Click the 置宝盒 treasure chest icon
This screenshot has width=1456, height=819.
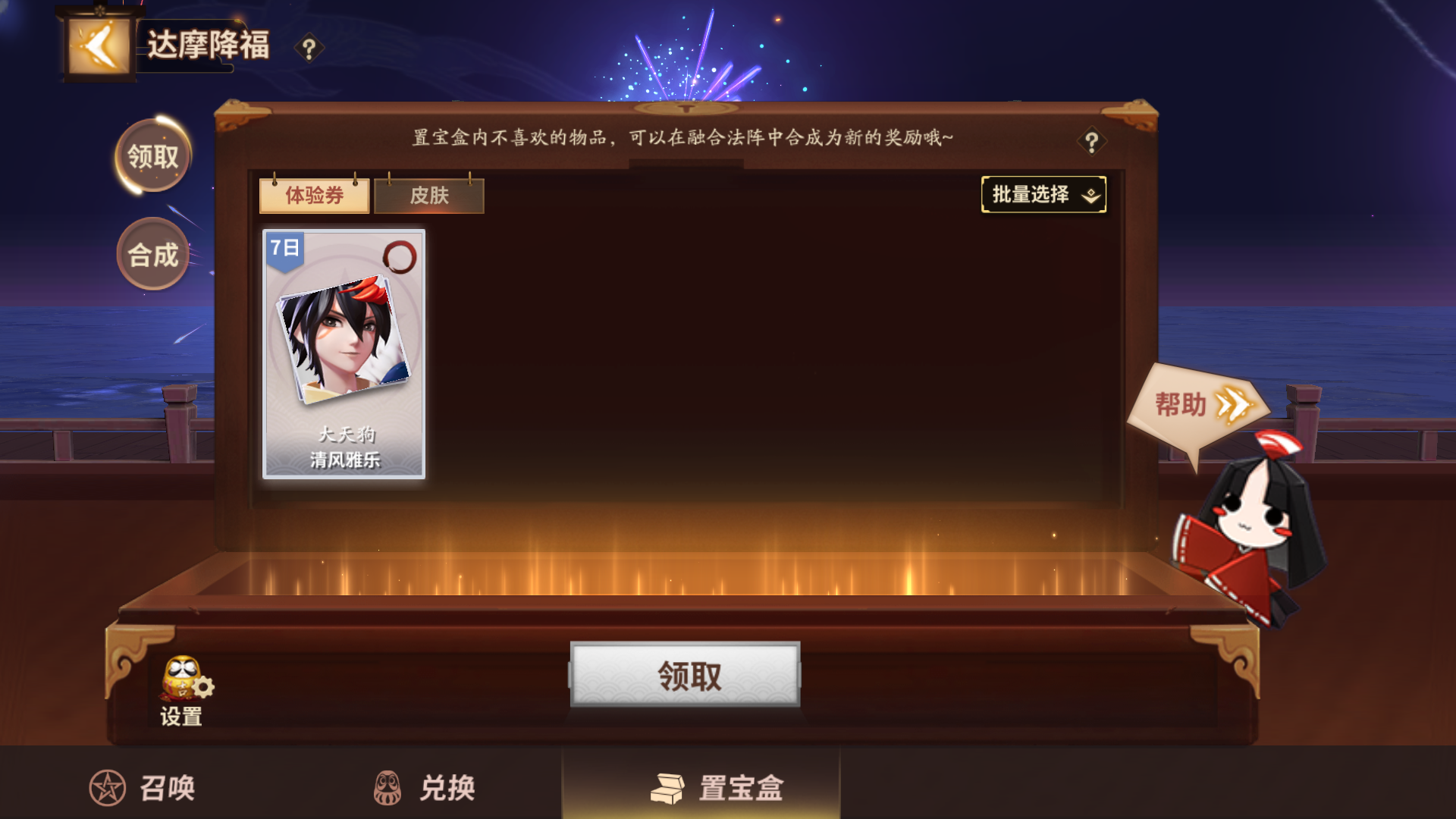(x=667, y=788)
